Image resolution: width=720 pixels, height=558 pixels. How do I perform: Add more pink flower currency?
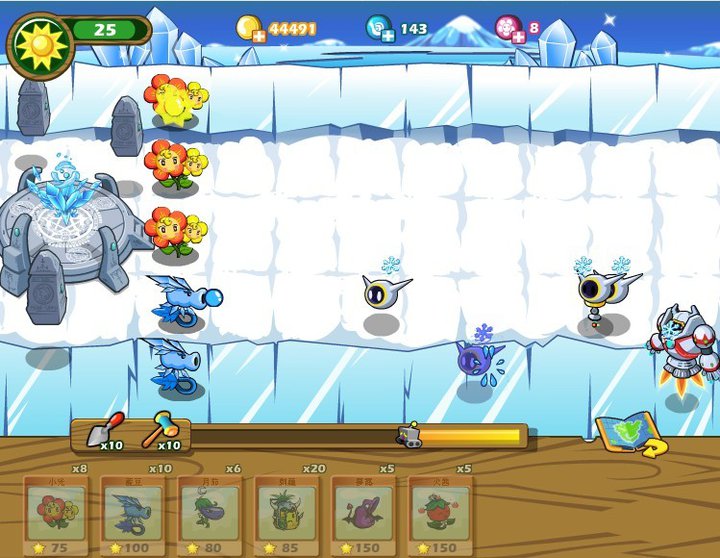tap(517, 37)
